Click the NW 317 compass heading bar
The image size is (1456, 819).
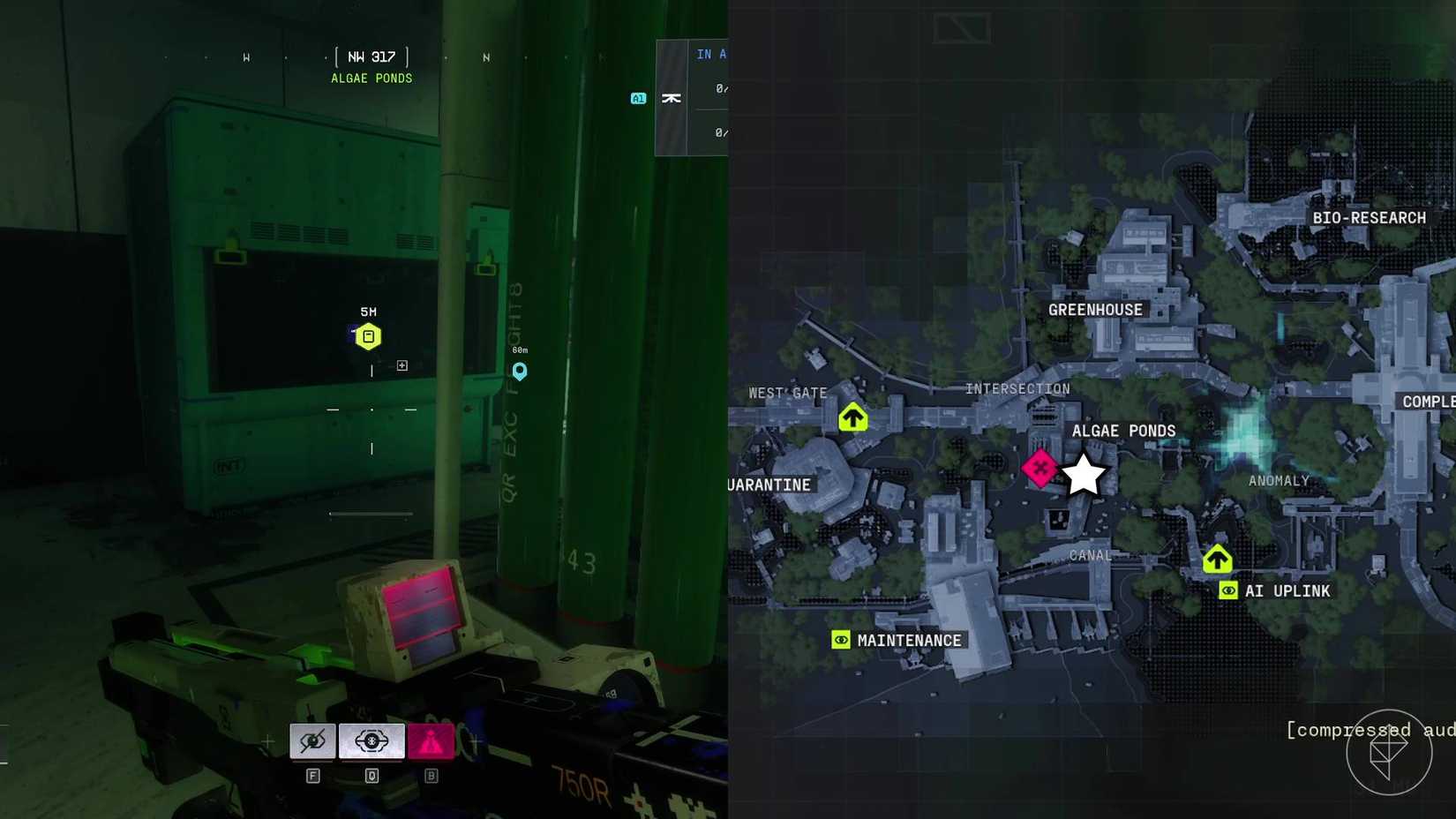point(369,56)
